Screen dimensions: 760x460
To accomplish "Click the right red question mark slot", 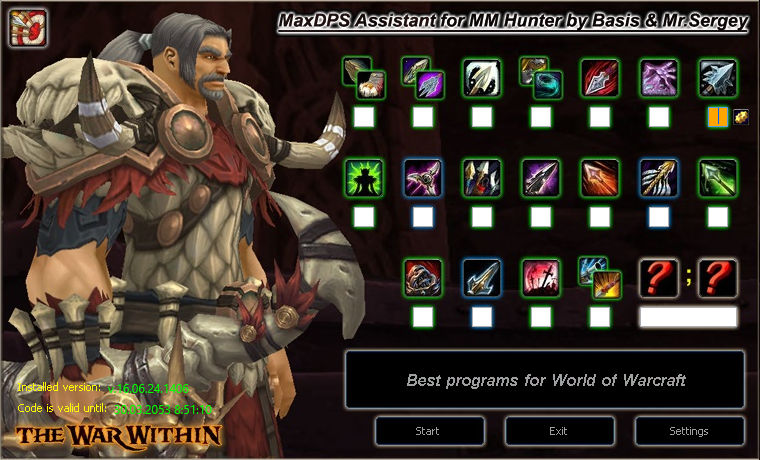I will 717,277.
